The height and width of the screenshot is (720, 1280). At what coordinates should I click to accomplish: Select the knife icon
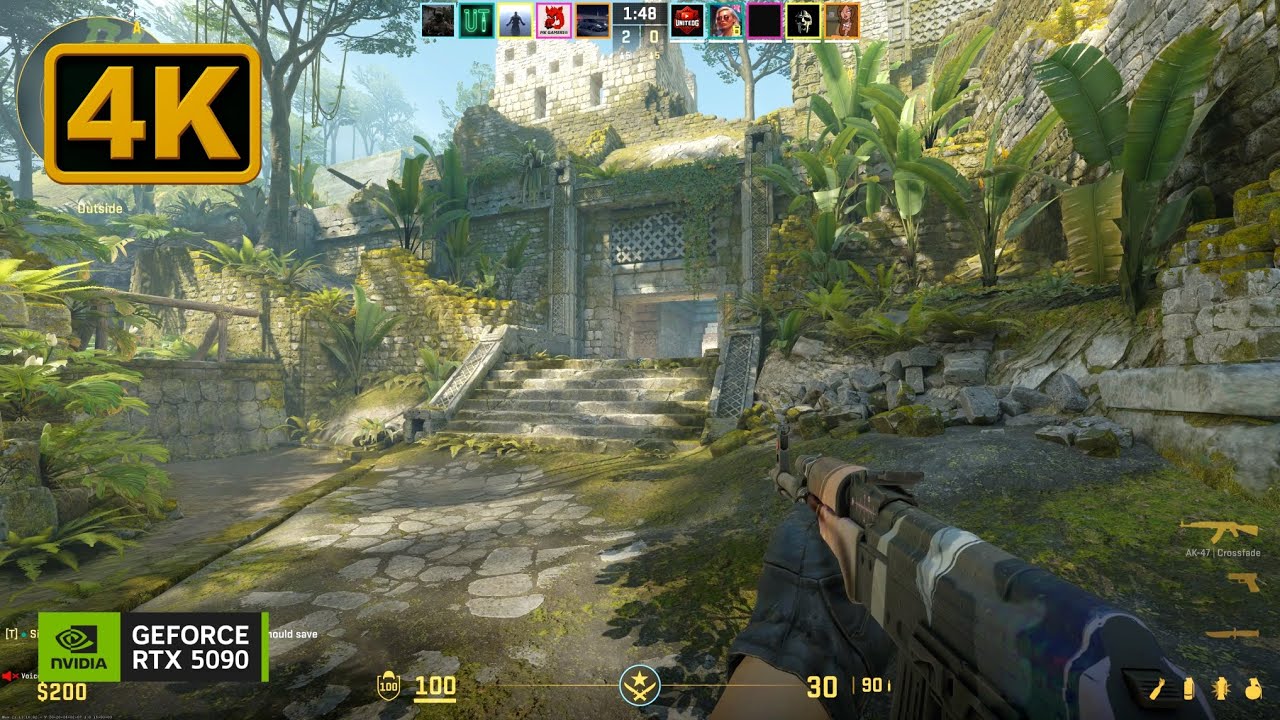click(x=1231, y=633)
